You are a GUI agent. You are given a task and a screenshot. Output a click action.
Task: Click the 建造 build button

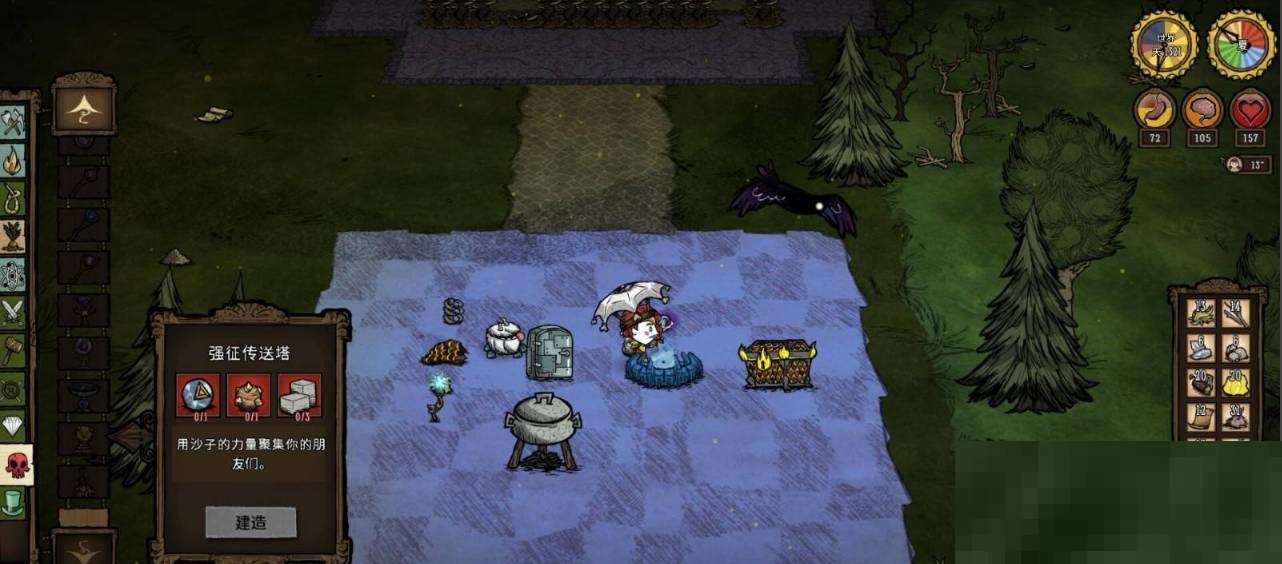tap(251, 522)
